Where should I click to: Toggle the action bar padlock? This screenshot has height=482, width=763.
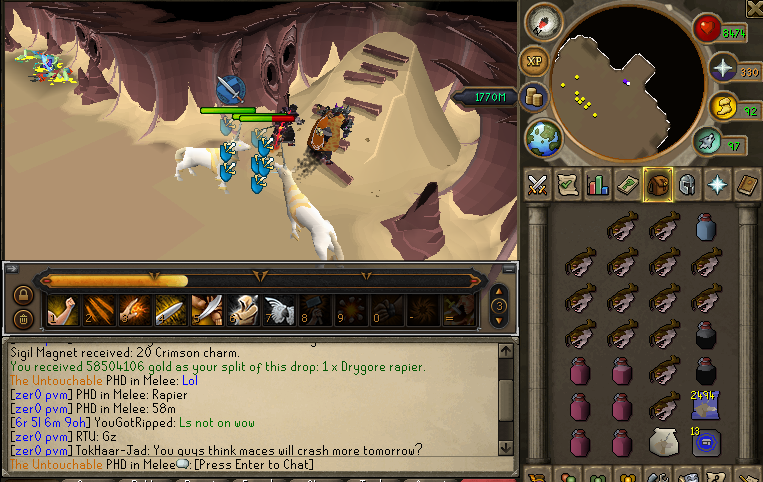(x=21, y=295)
